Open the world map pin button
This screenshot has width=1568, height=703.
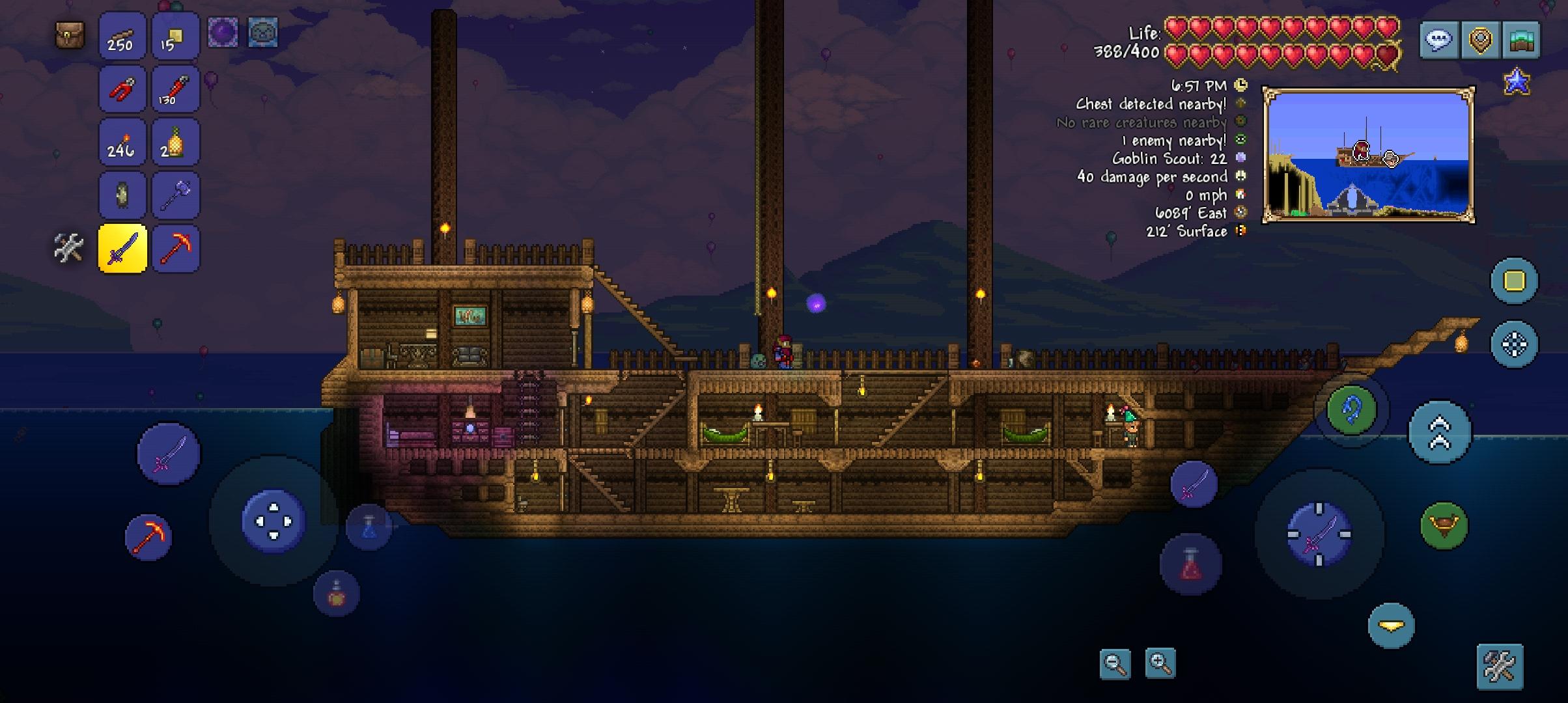click(1480, 40)
